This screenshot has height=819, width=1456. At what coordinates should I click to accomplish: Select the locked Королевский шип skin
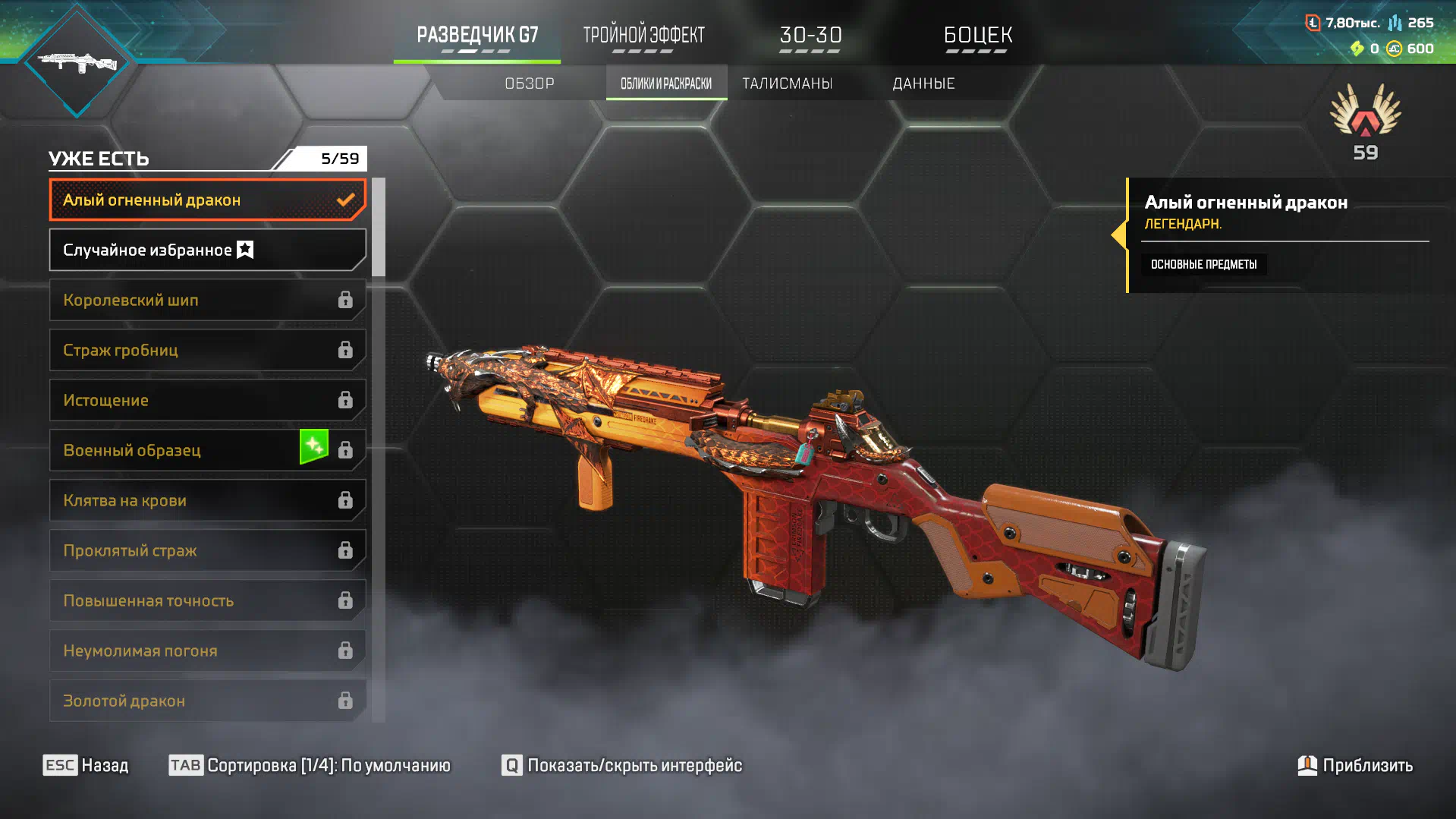pyautogui.click(x=207, y=300)
